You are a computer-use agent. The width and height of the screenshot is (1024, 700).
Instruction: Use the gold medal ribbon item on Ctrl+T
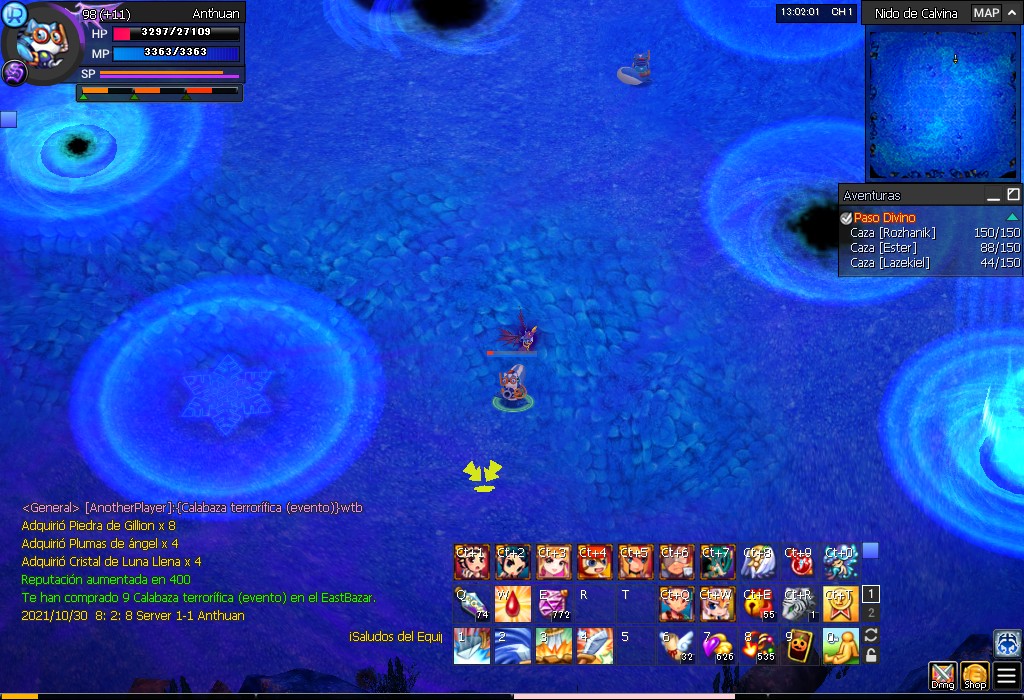(x=840, y=604)
